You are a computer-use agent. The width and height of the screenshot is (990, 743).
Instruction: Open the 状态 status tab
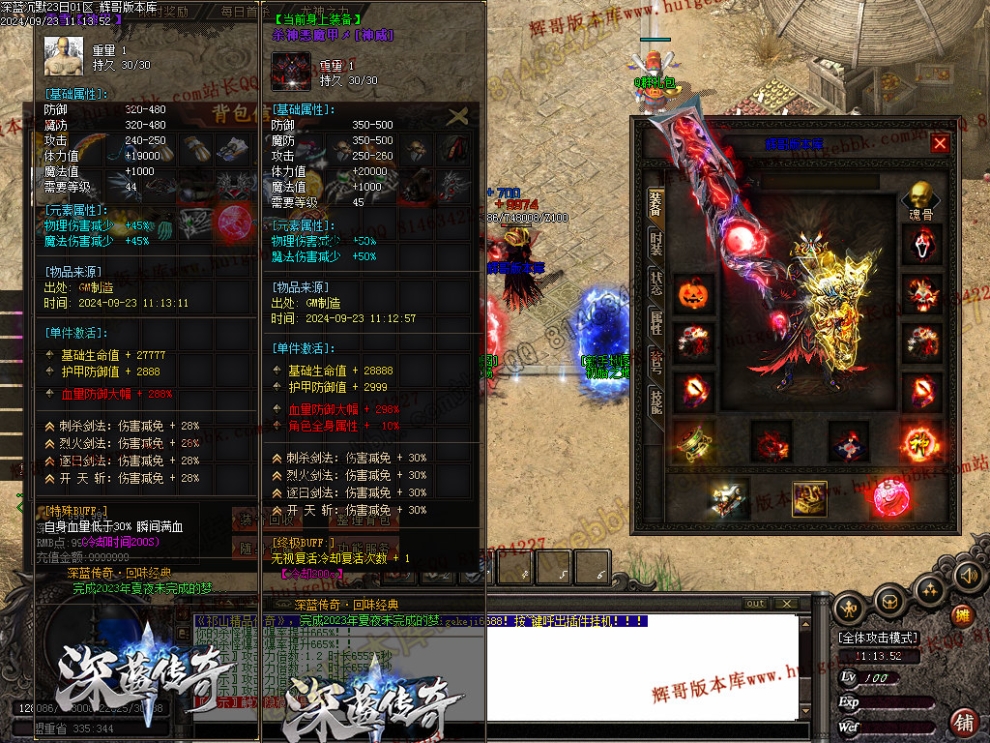coord(656,282)
